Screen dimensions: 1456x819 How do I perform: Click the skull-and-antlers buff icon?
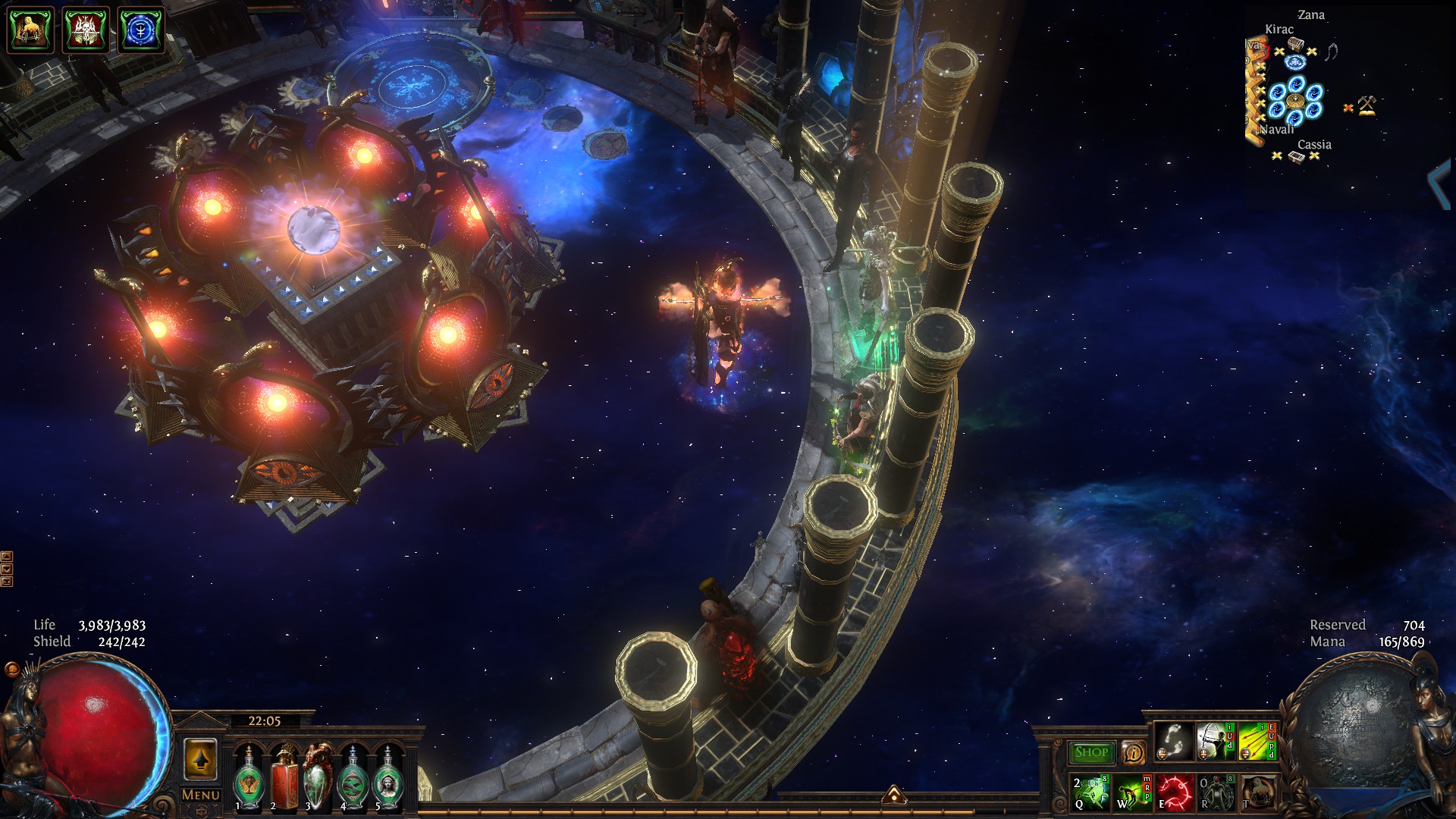(x=86, y=30)
